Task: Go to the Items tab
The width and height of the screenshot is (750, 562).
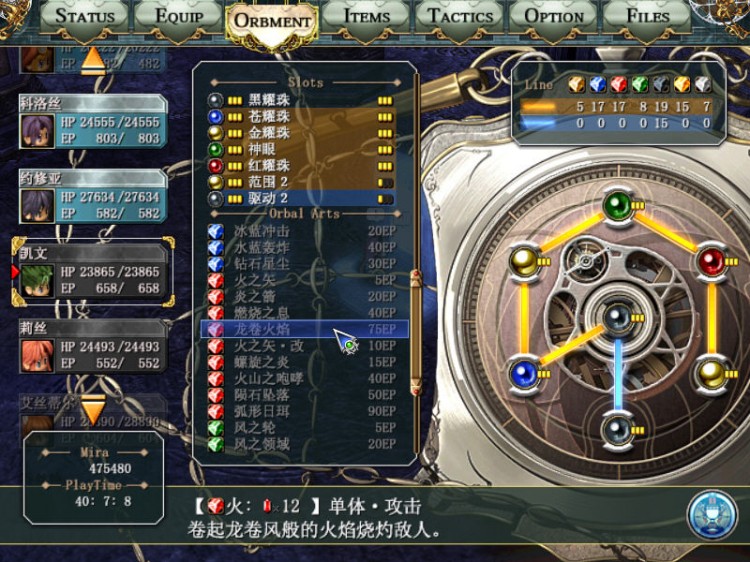Action: [366, 16]
